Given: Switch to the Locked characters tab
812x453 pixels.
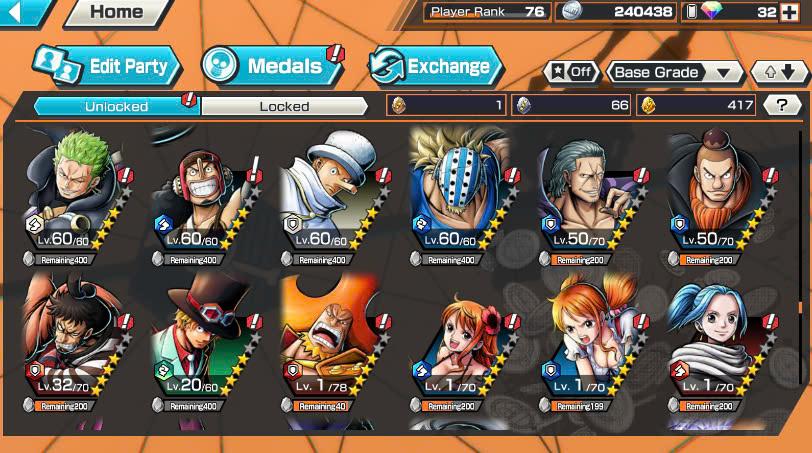Looking at the screenshot, I should tap(284, 106).
